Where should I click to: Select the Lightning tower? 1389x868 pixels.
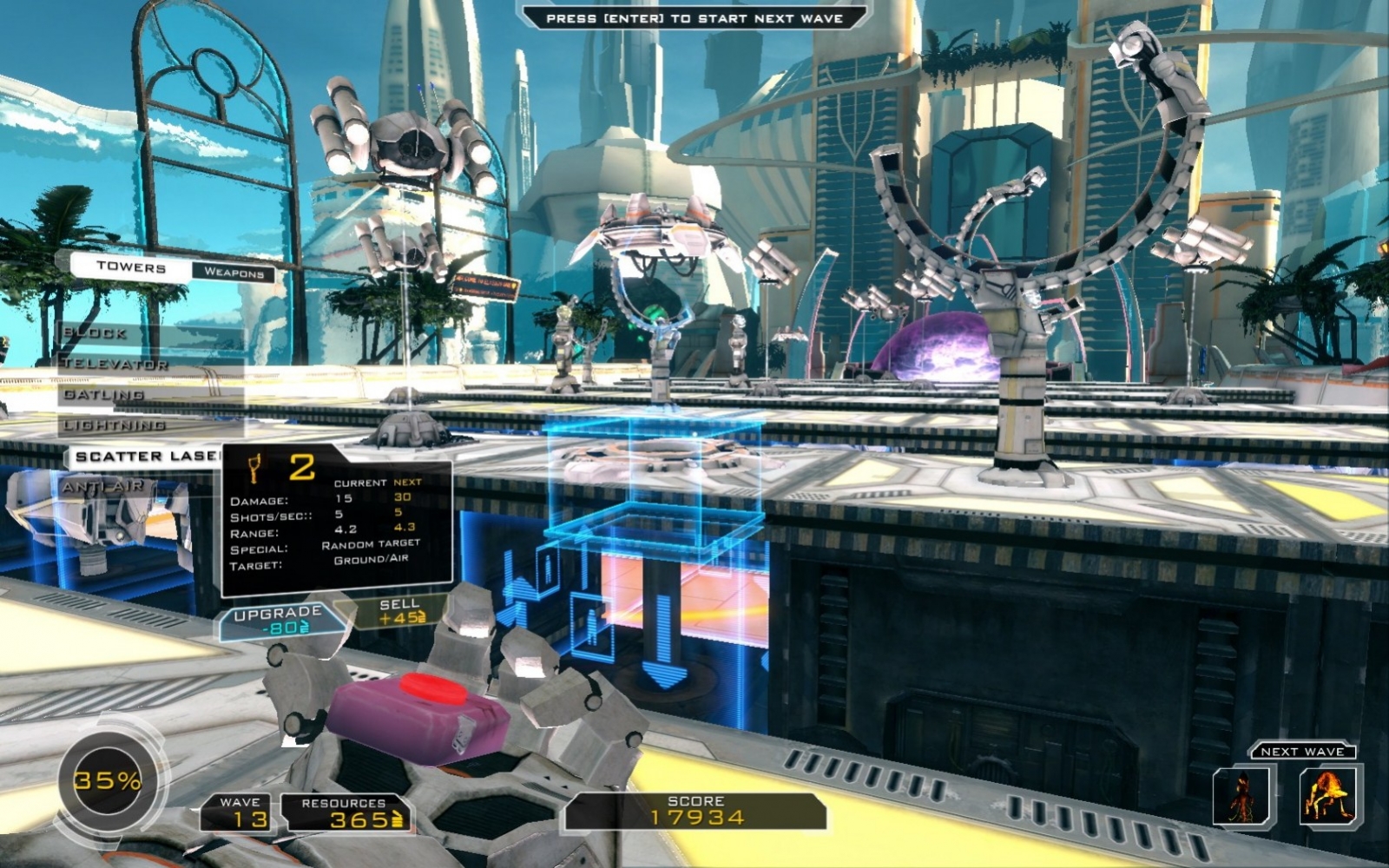tap(115, 425)
